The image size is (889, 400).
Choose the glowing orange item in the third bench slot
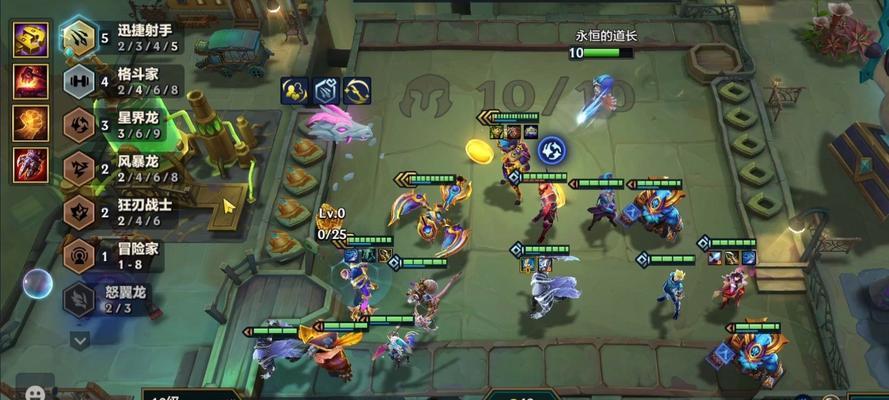pos(30,123)
